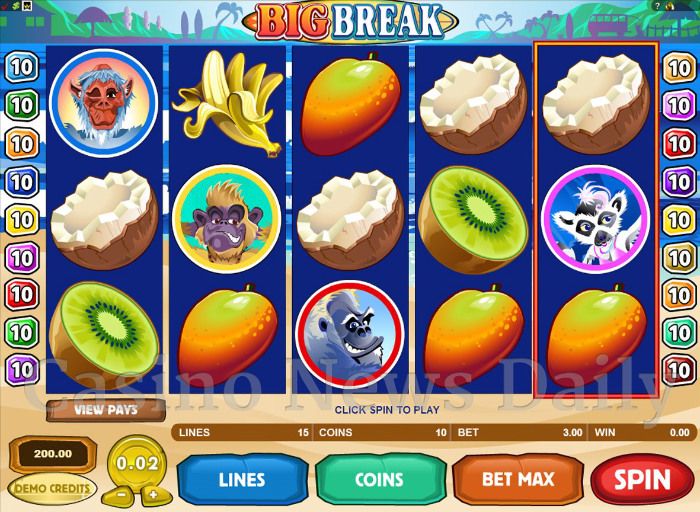Choose the blue LINES button

[241, 479]
